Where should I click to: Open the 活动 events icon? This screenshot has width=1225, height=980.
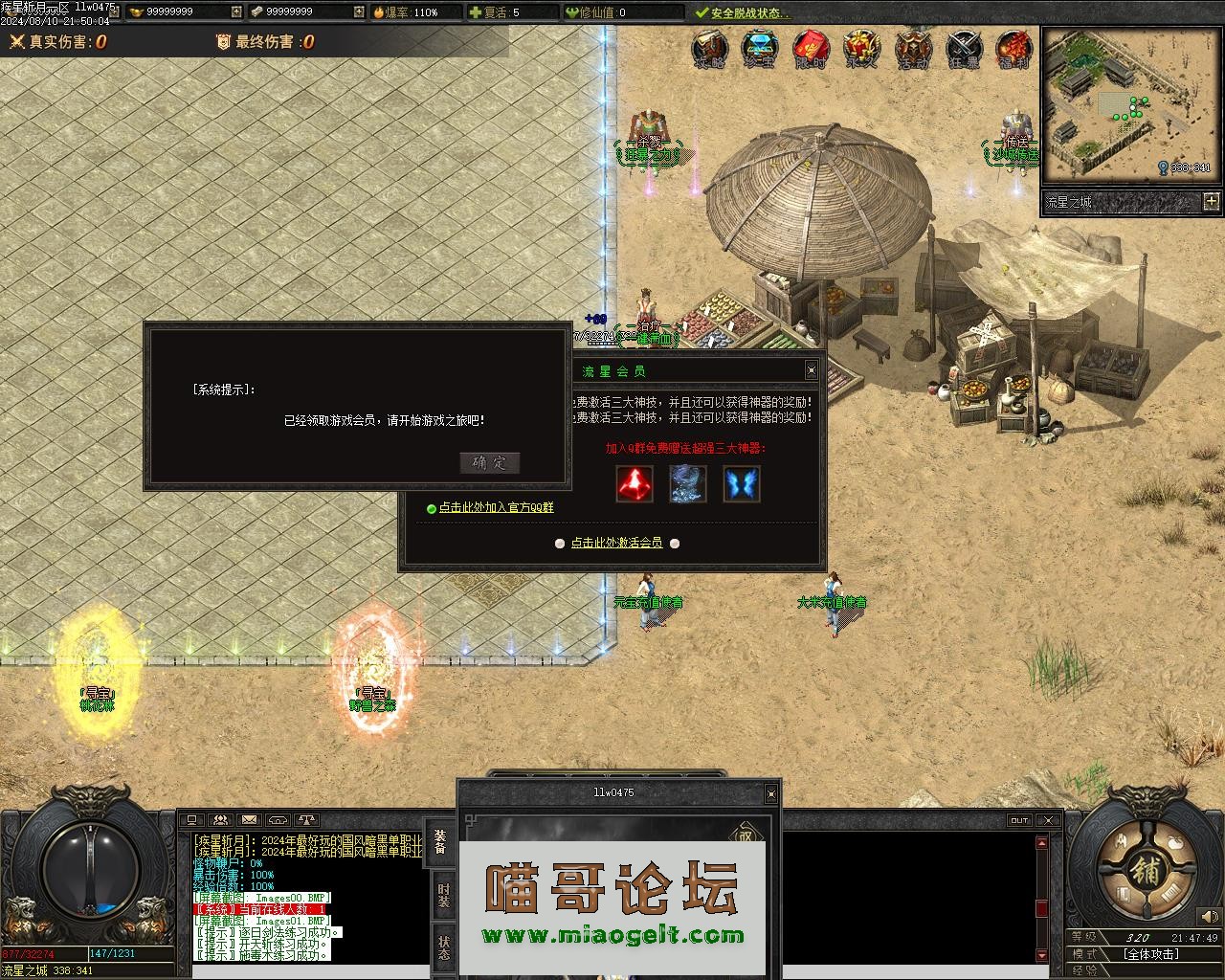click(913, 50)
